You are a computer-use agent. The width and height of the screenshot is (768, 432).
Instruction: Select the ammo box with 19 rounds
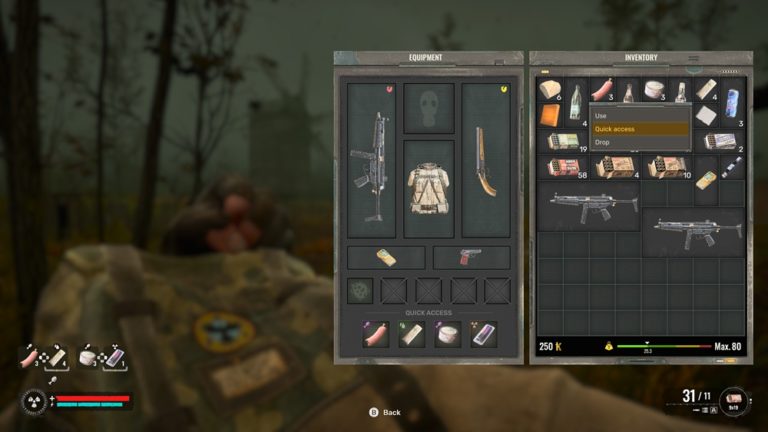coord(562,142)
